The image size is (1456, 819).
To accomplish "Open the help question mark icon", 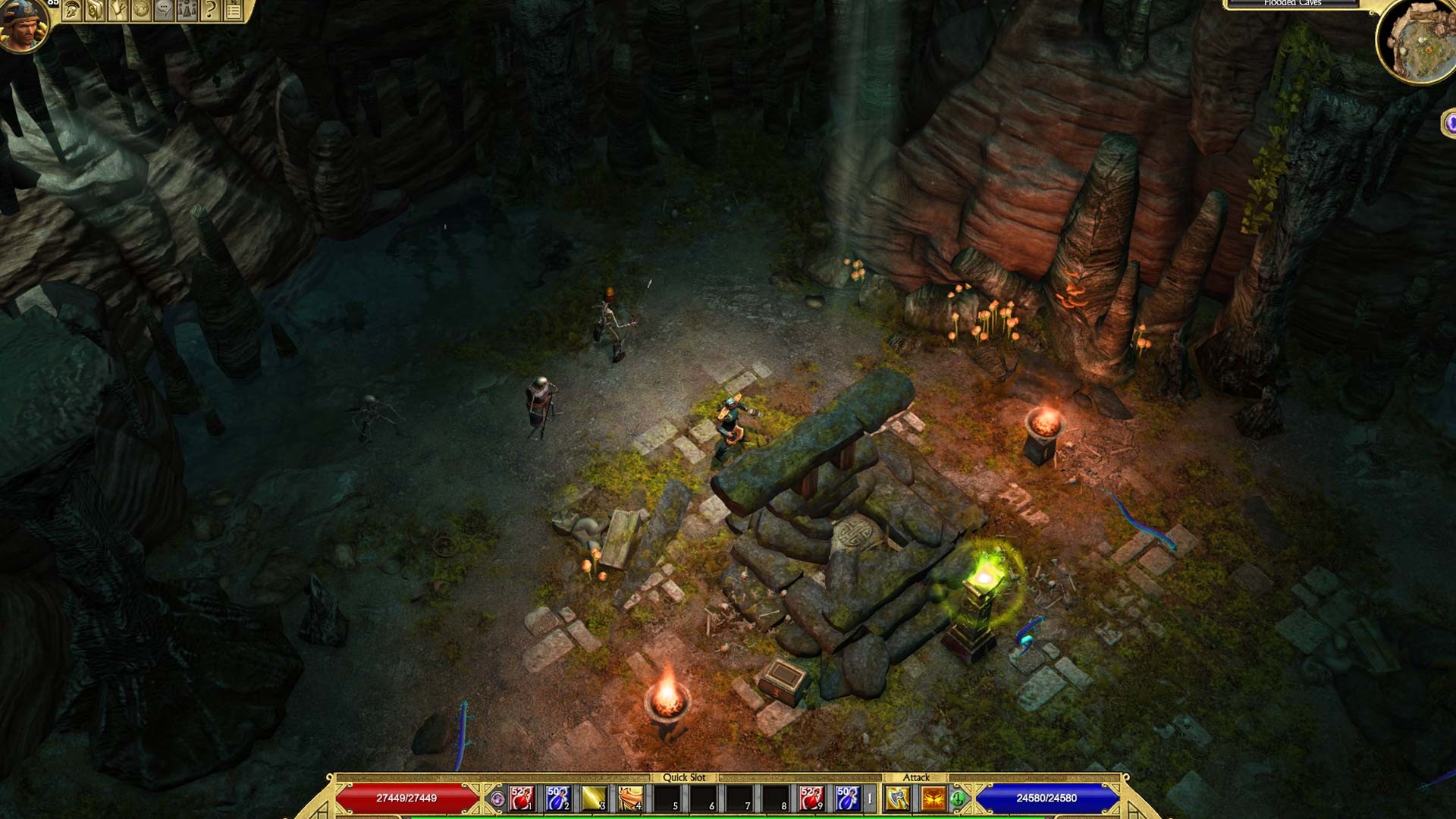I will click(210, 11).
